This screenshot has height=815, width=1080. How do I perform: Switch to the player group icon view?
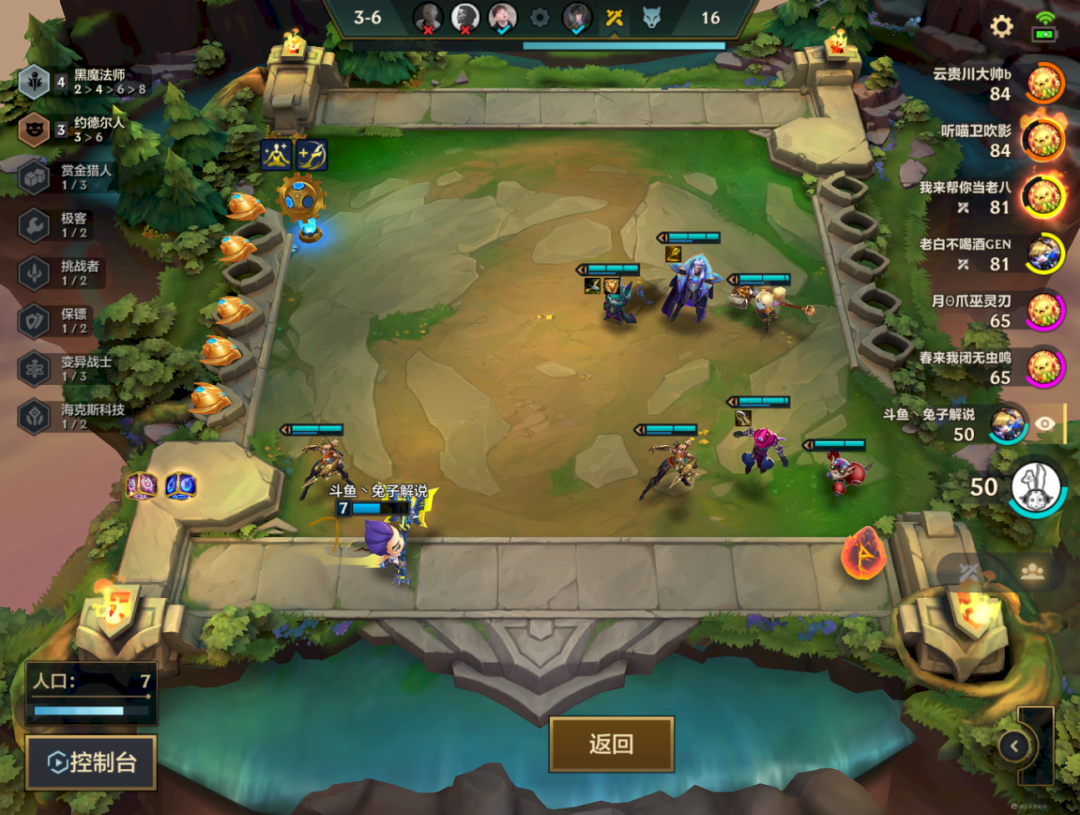click(1032, 572)
